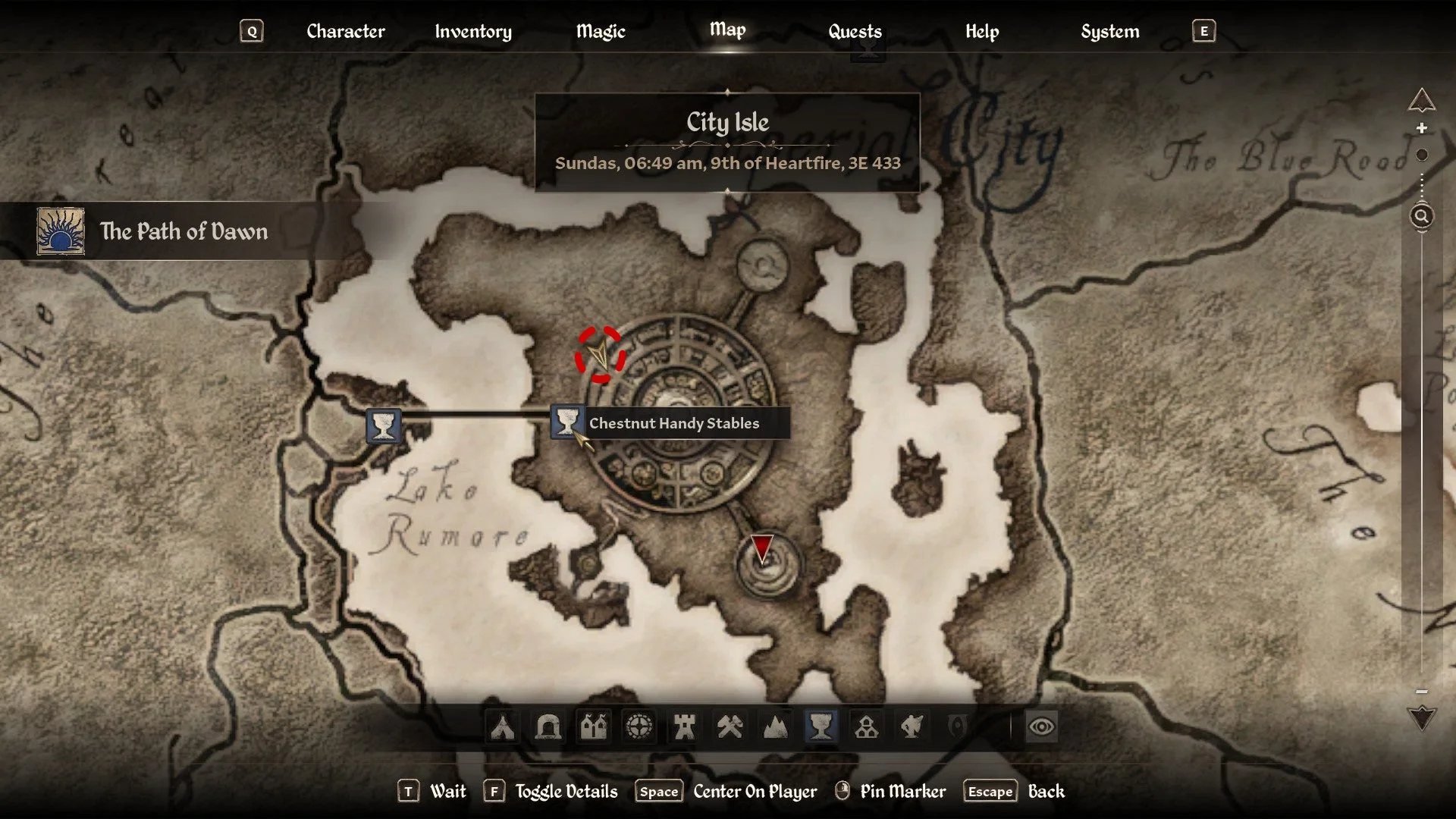Switch to the Quests tab
The height and width of the screenshot is (819, 1456).
855,32
